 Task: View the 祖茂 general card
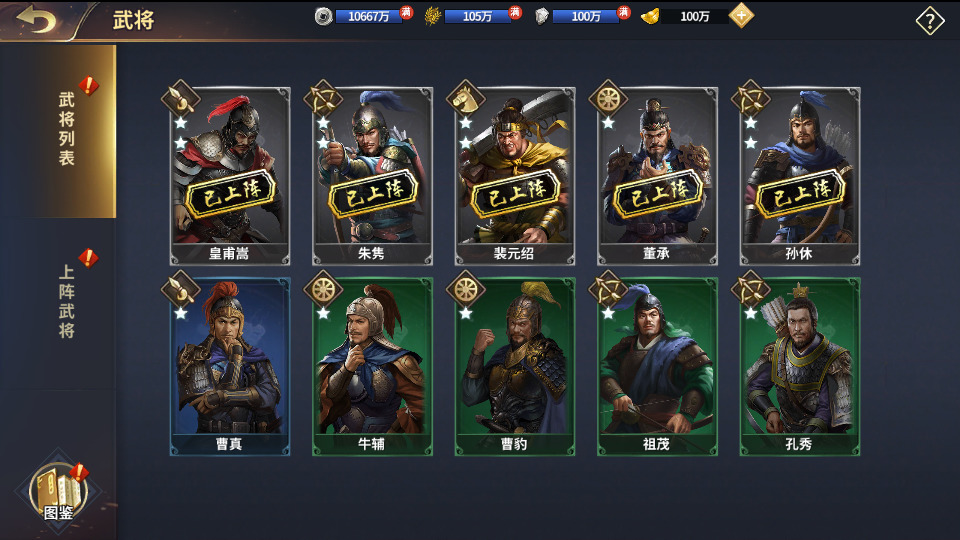pyautogui.click(x=657, y=365)
